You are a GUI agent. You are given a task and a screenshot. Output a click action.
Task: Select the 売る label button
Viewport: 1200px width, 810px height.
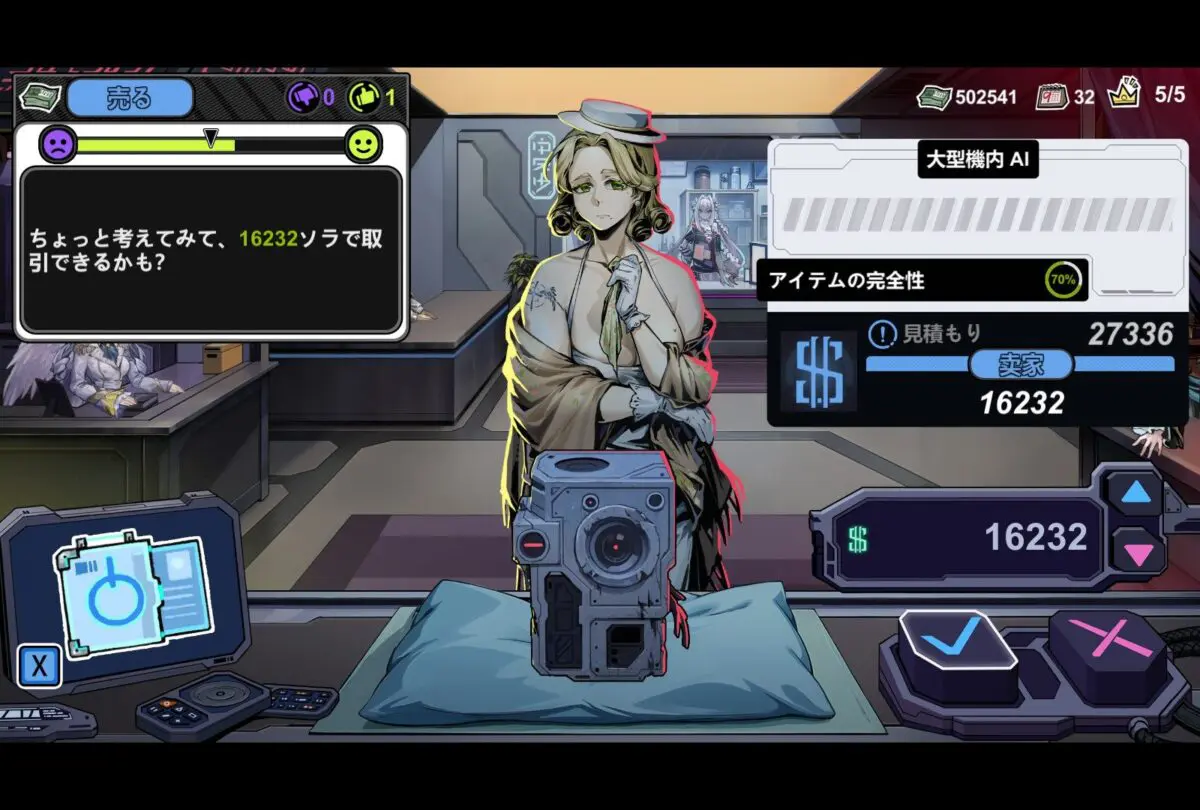(x=129, y=98)
